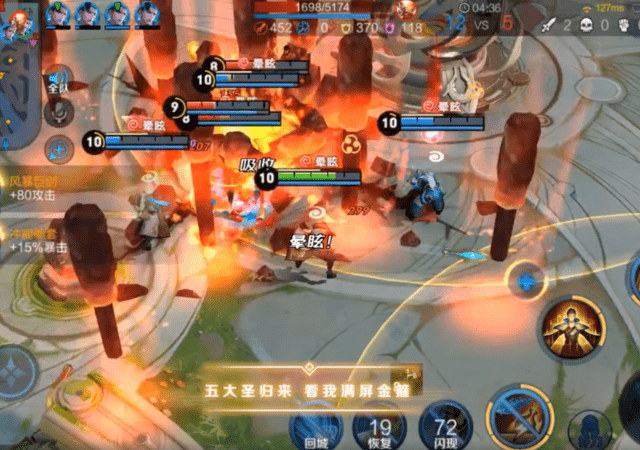
Task: Open the quick signal button below the microphone
Action: point(58,150)
